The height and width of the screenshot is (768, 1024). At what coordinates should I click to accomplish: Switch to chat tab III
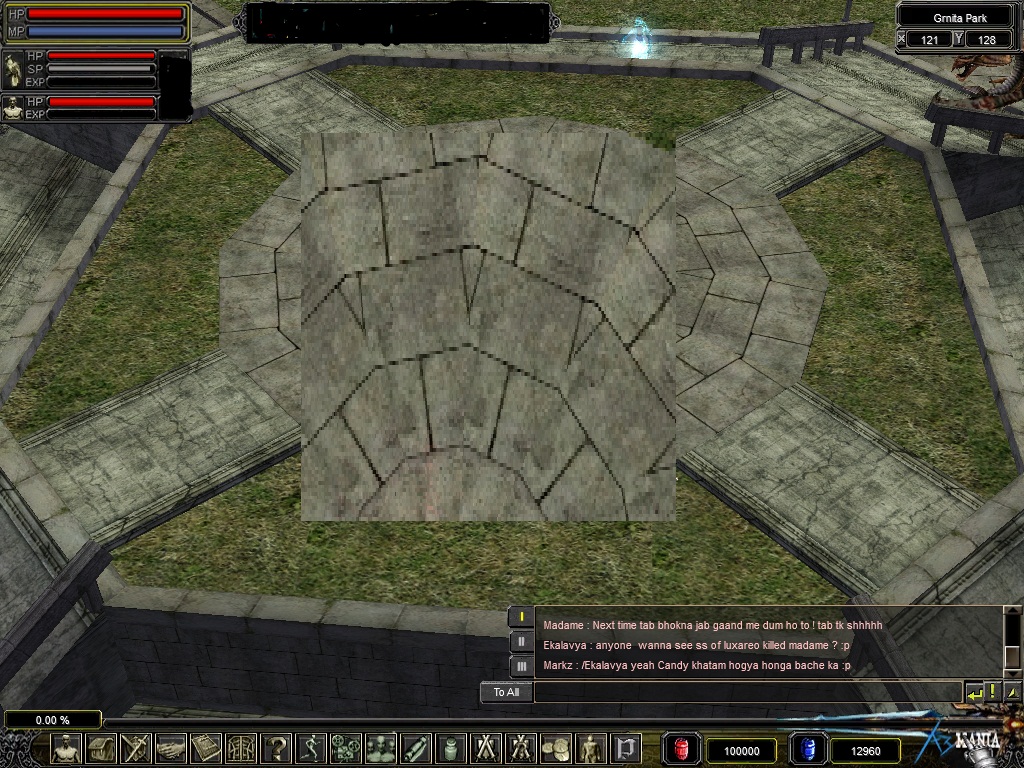pyautogui.click(x=521, y=666)
